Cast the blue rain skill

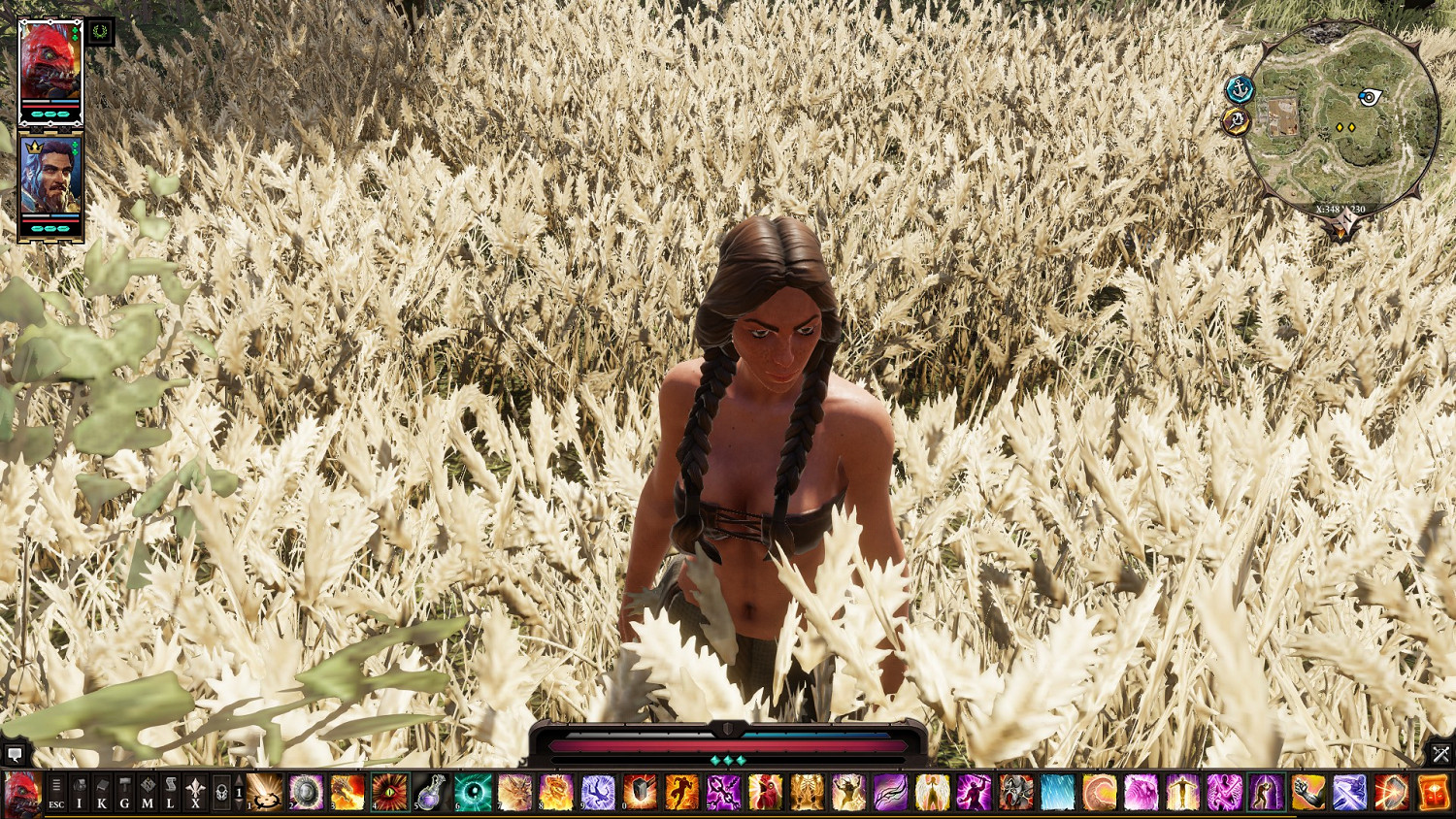coord(1058,792)
